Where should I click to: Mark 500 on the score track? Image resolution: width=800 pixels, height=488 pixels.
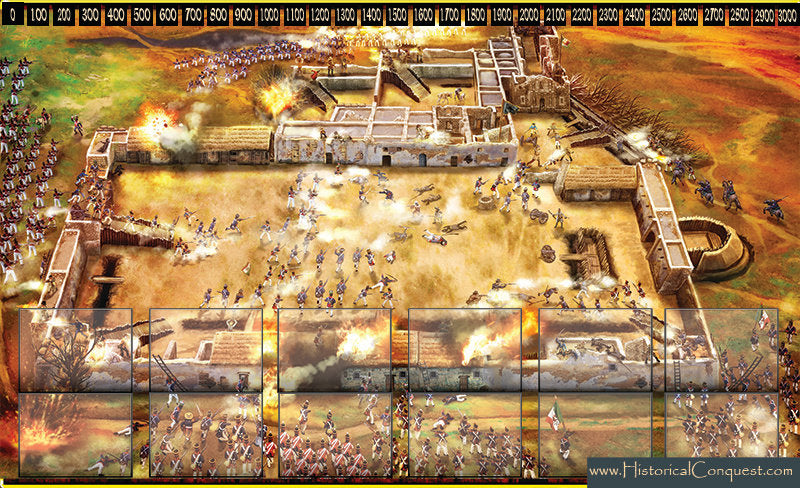pyautogui.click(x=140, y=17)
